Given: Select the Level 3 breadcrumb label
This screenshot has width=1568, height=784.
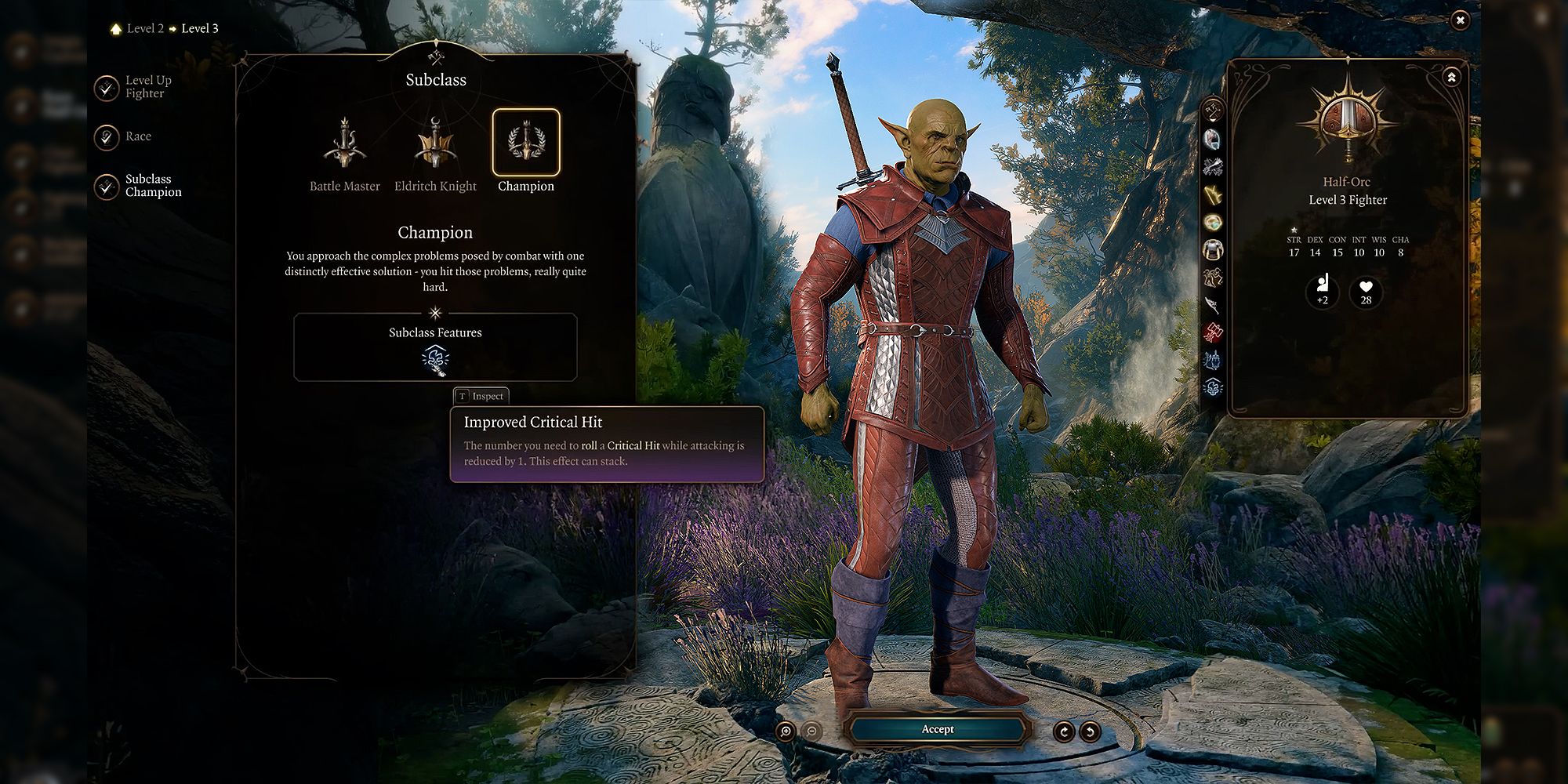Looking at the screenshot, I should (x=198, y=27).
